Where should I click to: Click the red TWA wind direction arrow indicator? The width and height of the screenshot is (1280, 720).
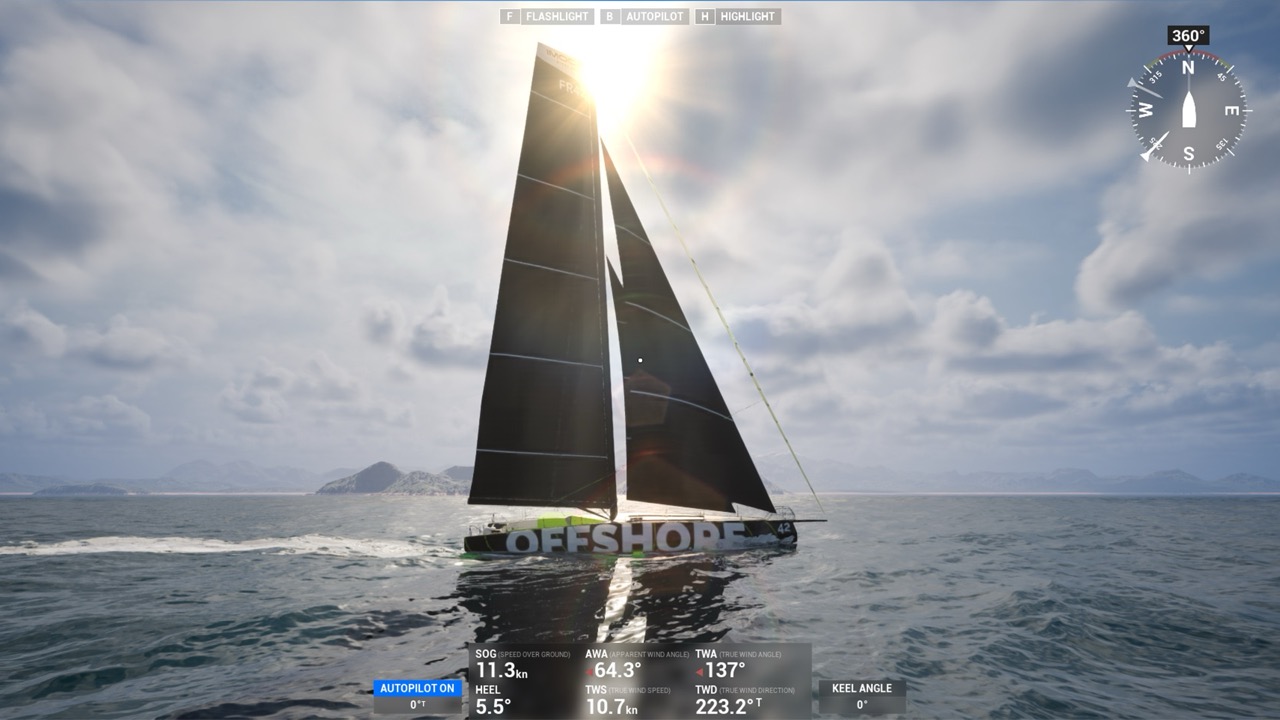[x=700, y=671]
